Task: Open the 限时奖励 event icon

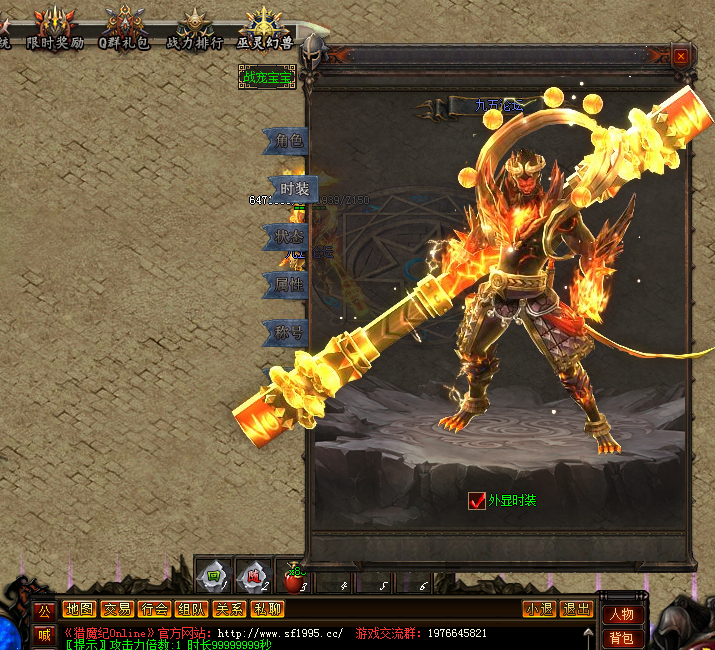Action: pyautogui.click(x=55, y=27)
